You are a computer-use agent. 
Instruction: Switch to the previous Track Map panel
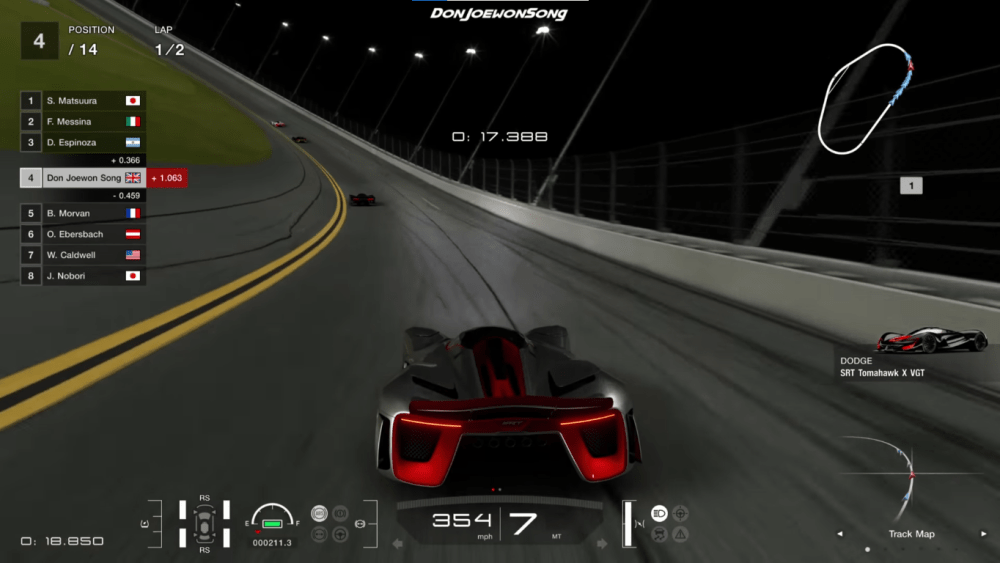coord(839,534)
